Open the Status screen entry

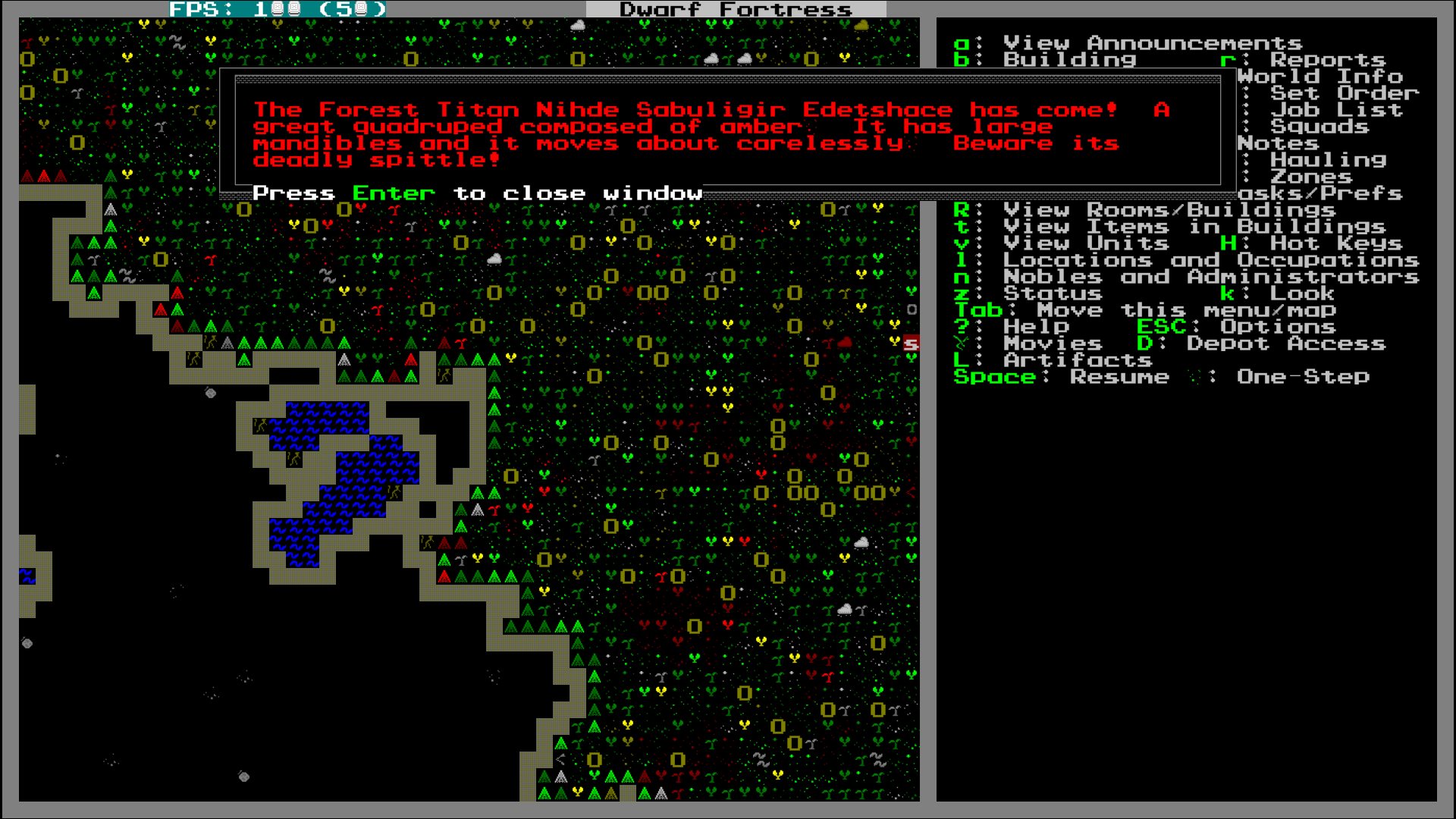(x=1053, y=293)
